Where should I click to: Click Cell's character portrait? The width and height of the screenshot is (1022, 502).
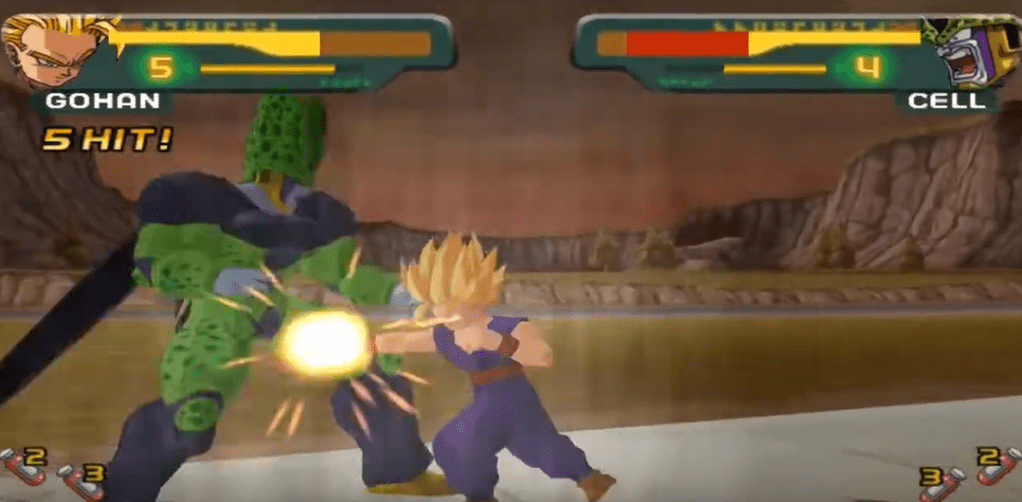[x=967, y=50]
